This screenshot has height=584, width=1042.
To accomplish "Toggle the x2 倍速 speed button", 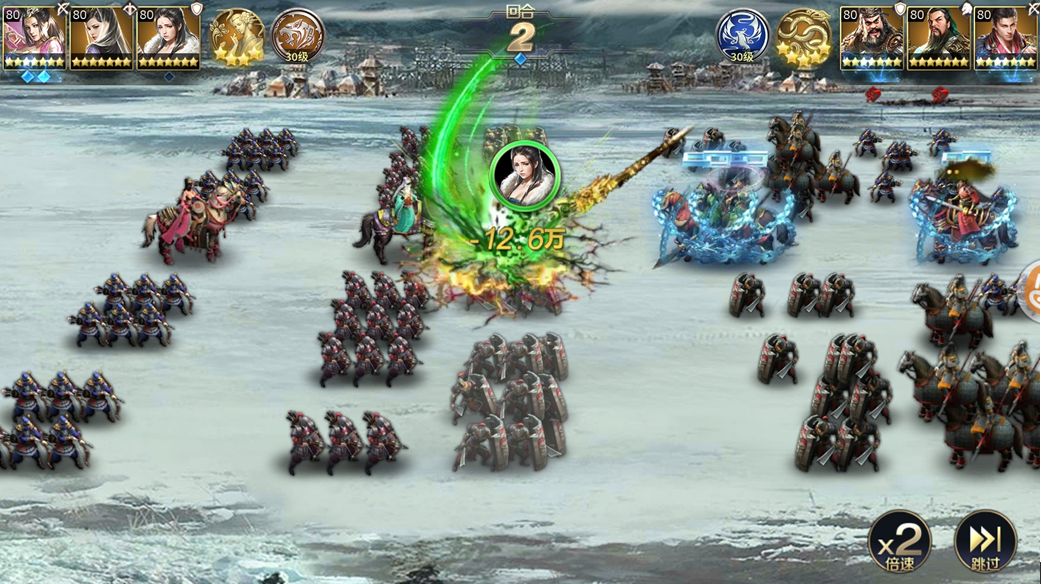I will click(x=898, y=541).
